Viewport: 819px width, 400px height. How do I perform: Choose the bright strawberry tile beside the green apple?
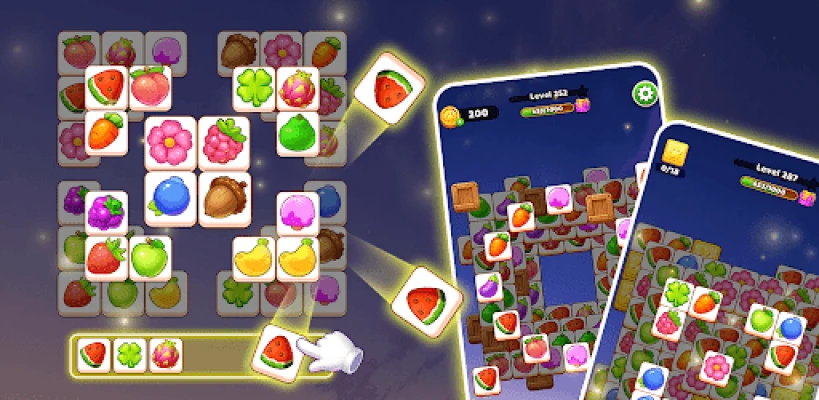[106, 257]
